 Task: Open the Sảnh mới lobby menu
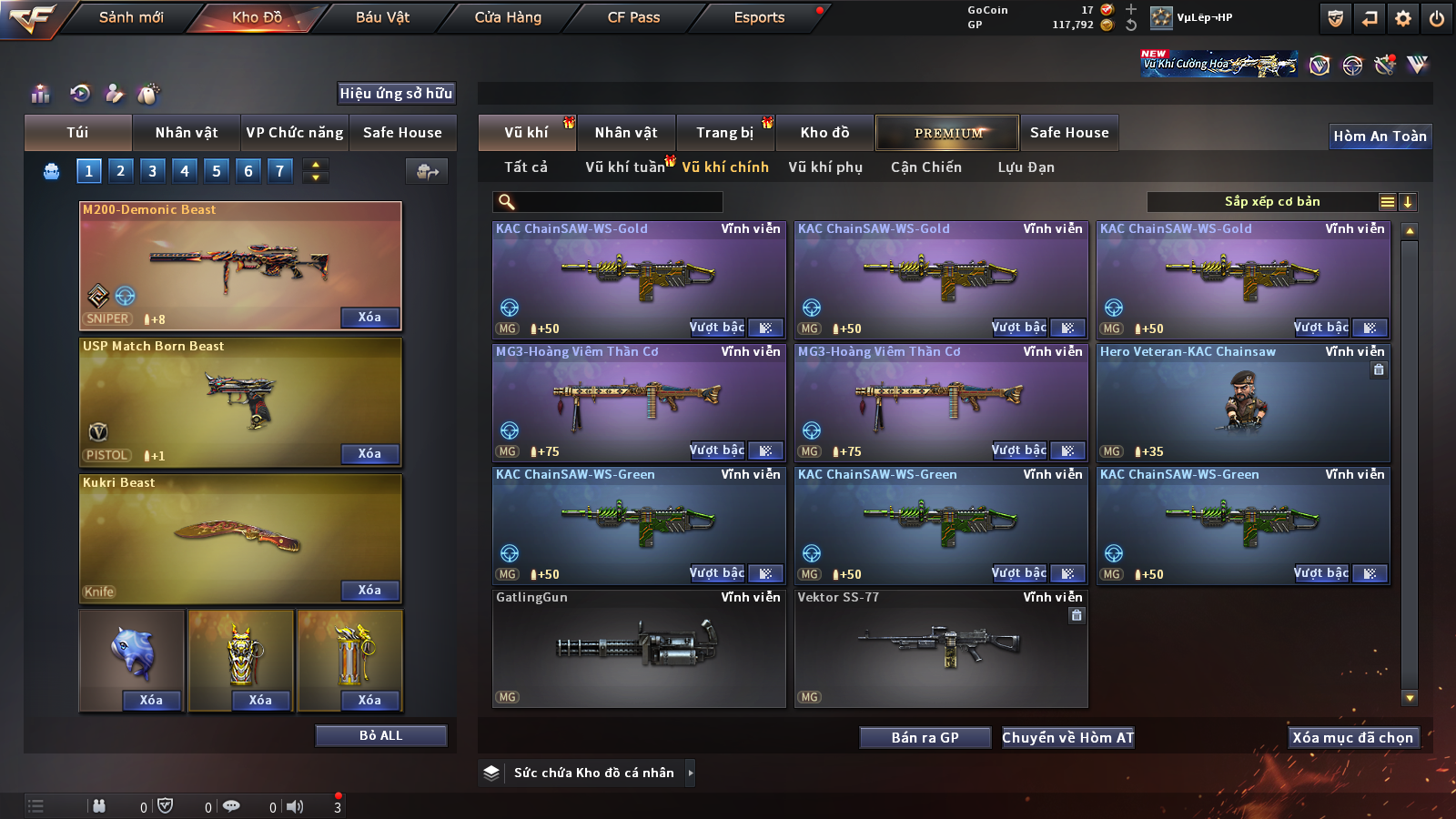[x=131, y=17]
